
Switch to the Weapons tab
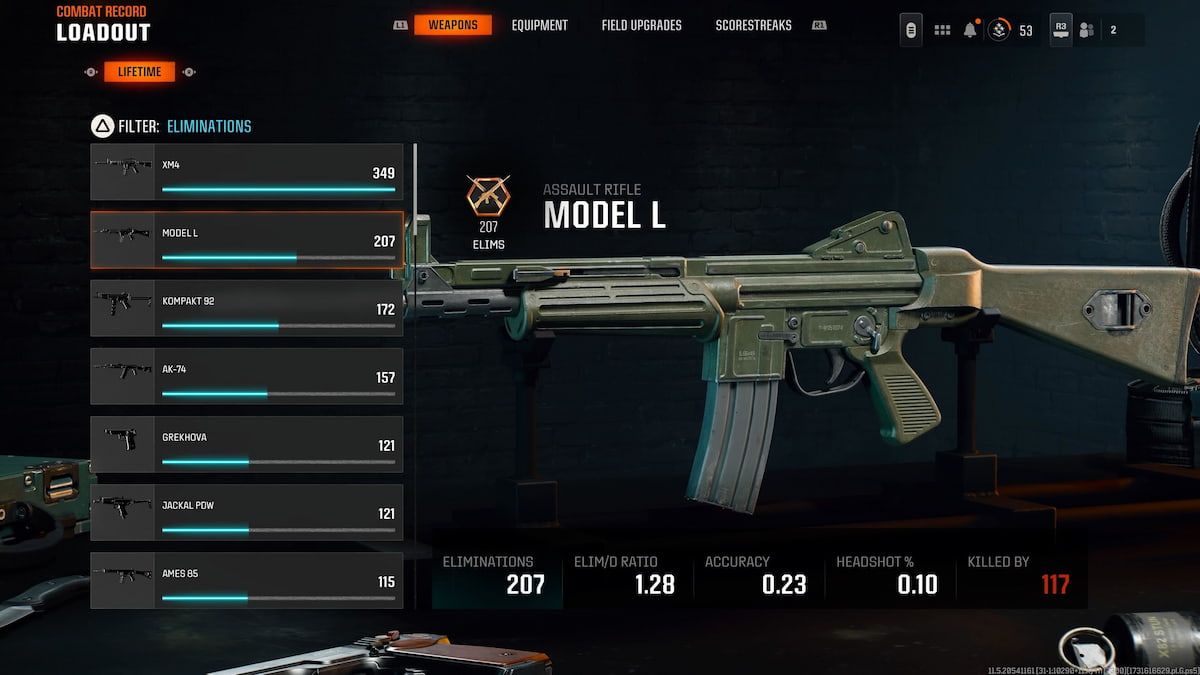(453, 25)
